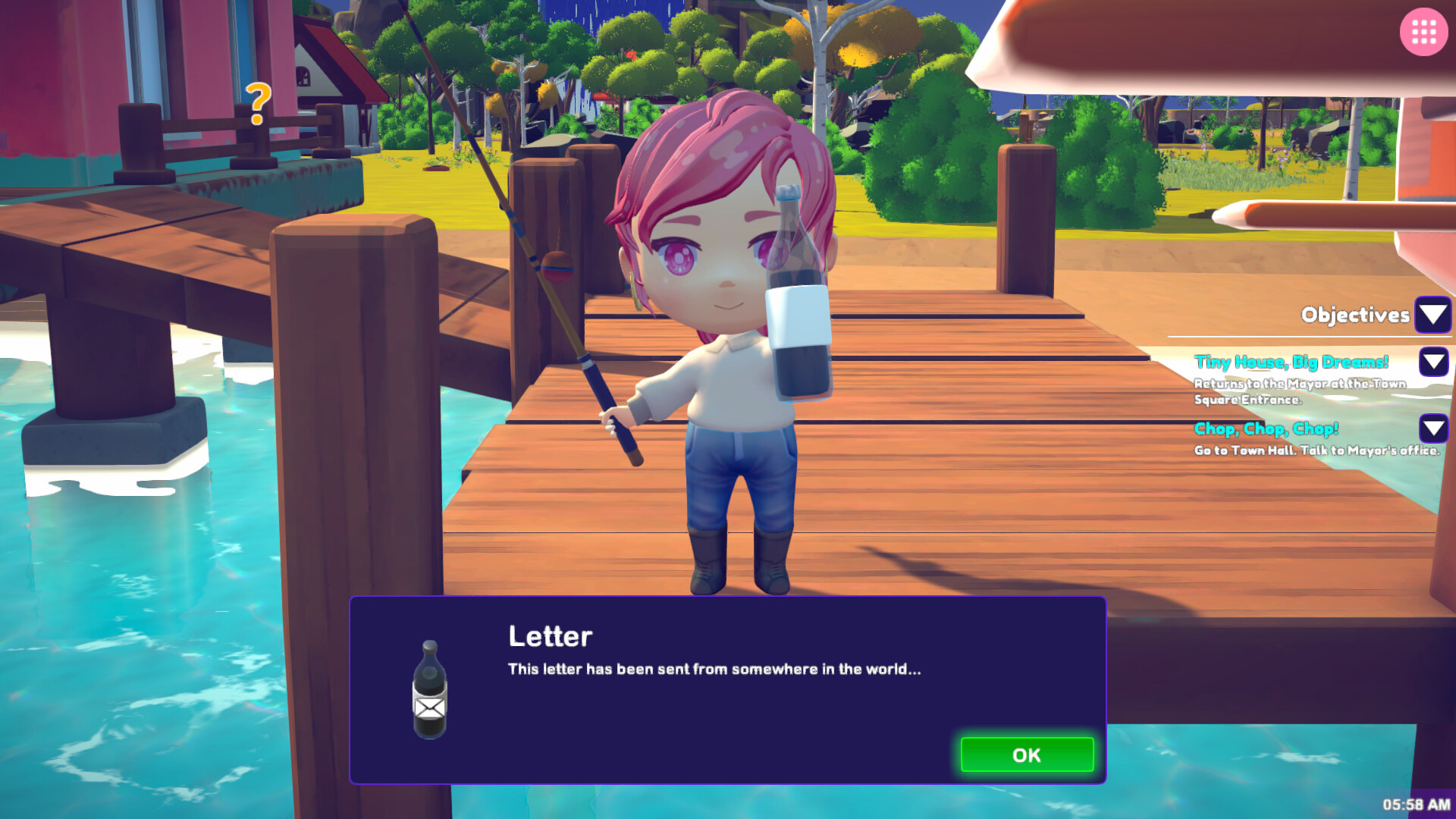Toggle the Objectives list open or closed
This screenshot has height=819, width=1456.
click(x=1432, y=315)
